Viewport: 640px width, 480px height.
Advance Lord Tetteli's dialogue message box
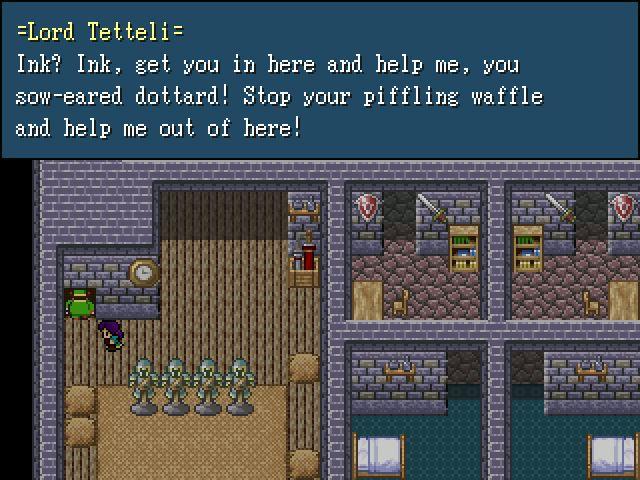click(320, 80)
